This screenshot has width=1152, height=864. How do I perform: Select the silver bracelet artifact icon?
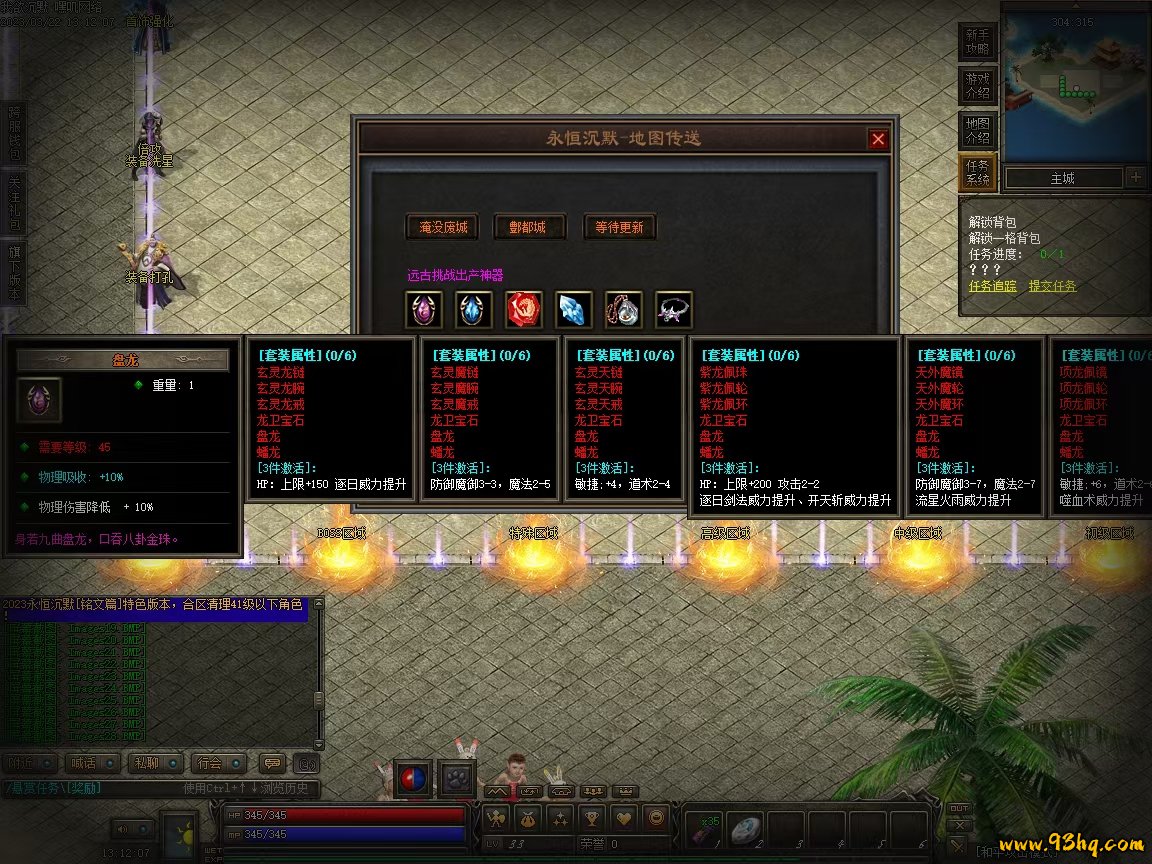click(x=674, y=310)
